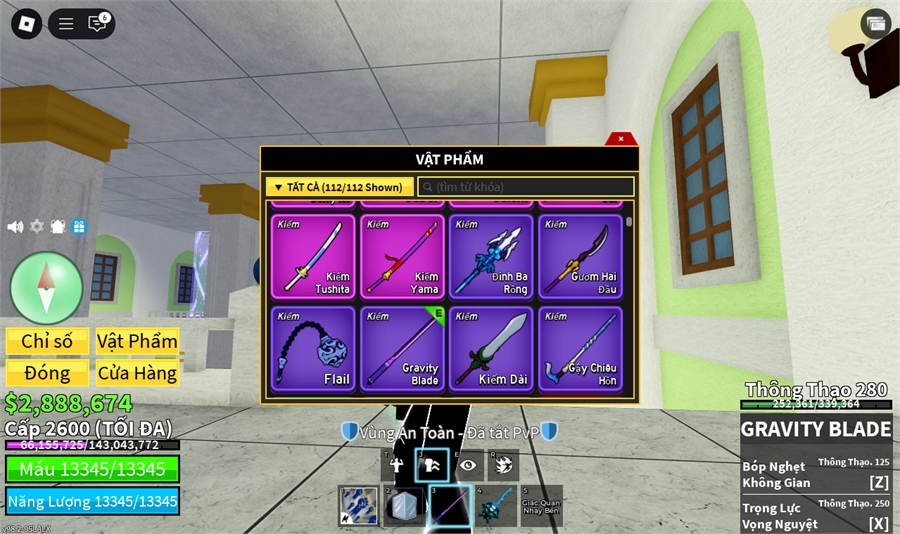Open the Roblox chat button

tap(97, 24)
